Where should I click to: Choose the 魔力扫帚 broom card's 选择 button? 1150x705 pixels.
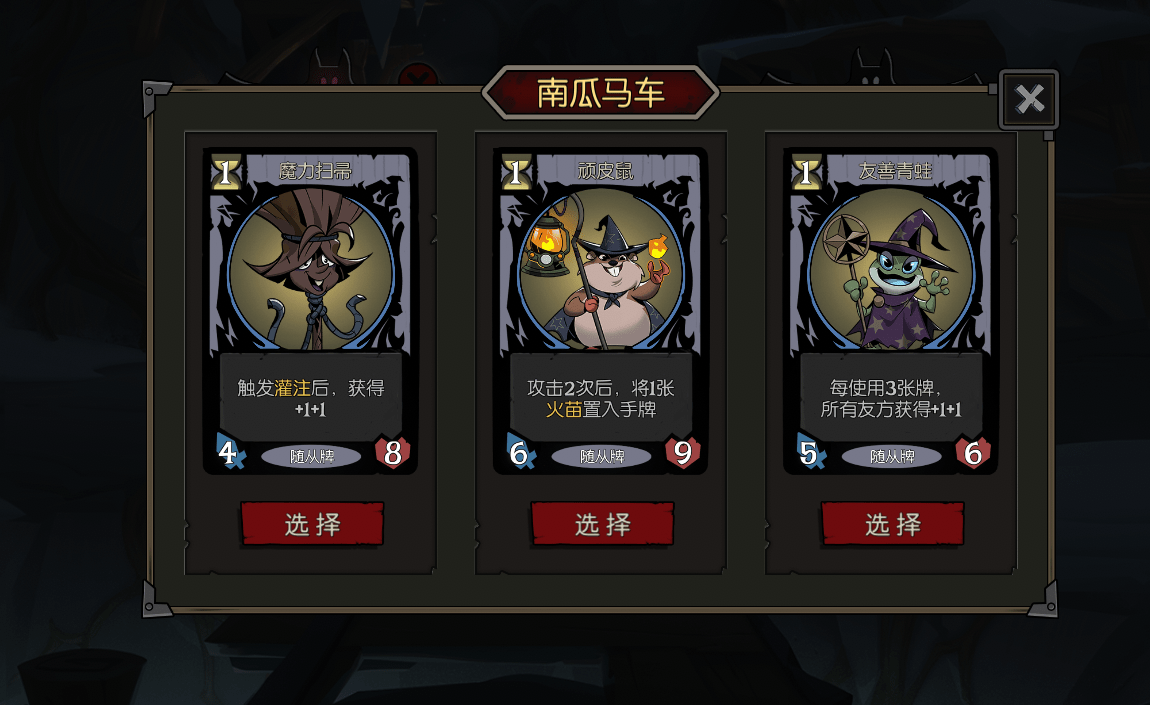(312, 524)
